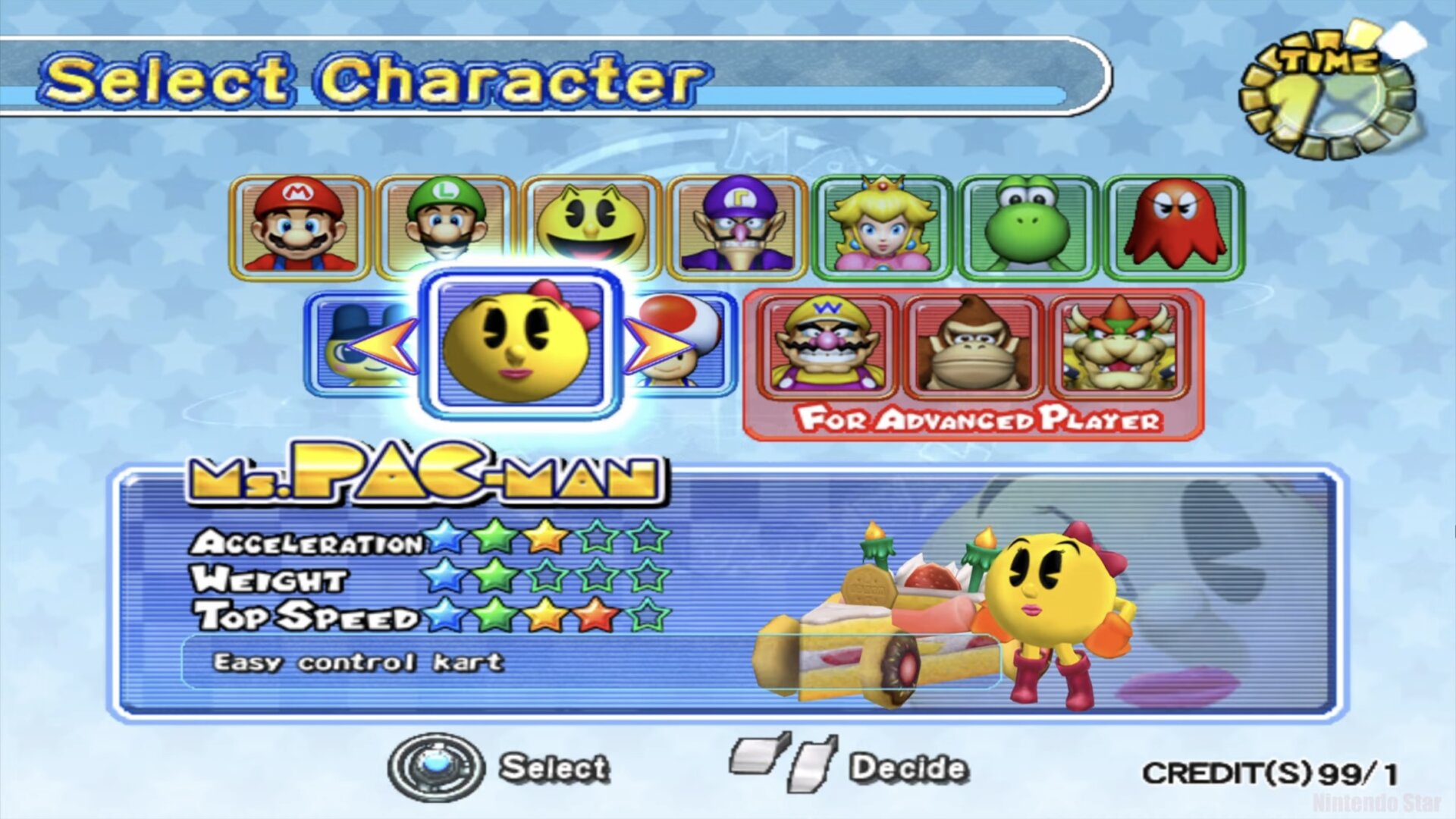Choose Bowser as your character
1456x819 pixels.
1119,346
